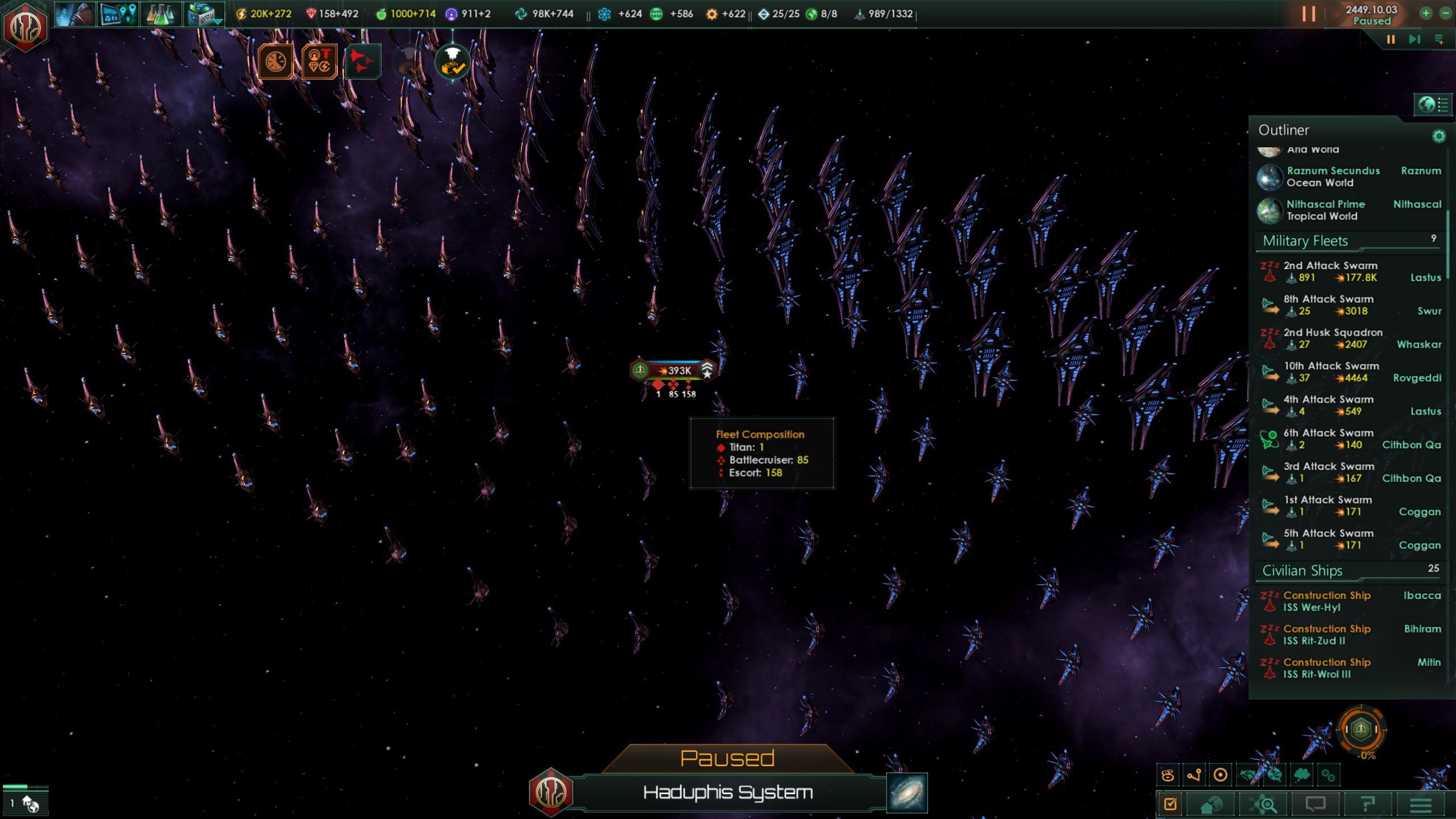Viewport: 1456px width, 819px height.
Task: Open the main menu hamburger button
Action: pos(1420,805)
